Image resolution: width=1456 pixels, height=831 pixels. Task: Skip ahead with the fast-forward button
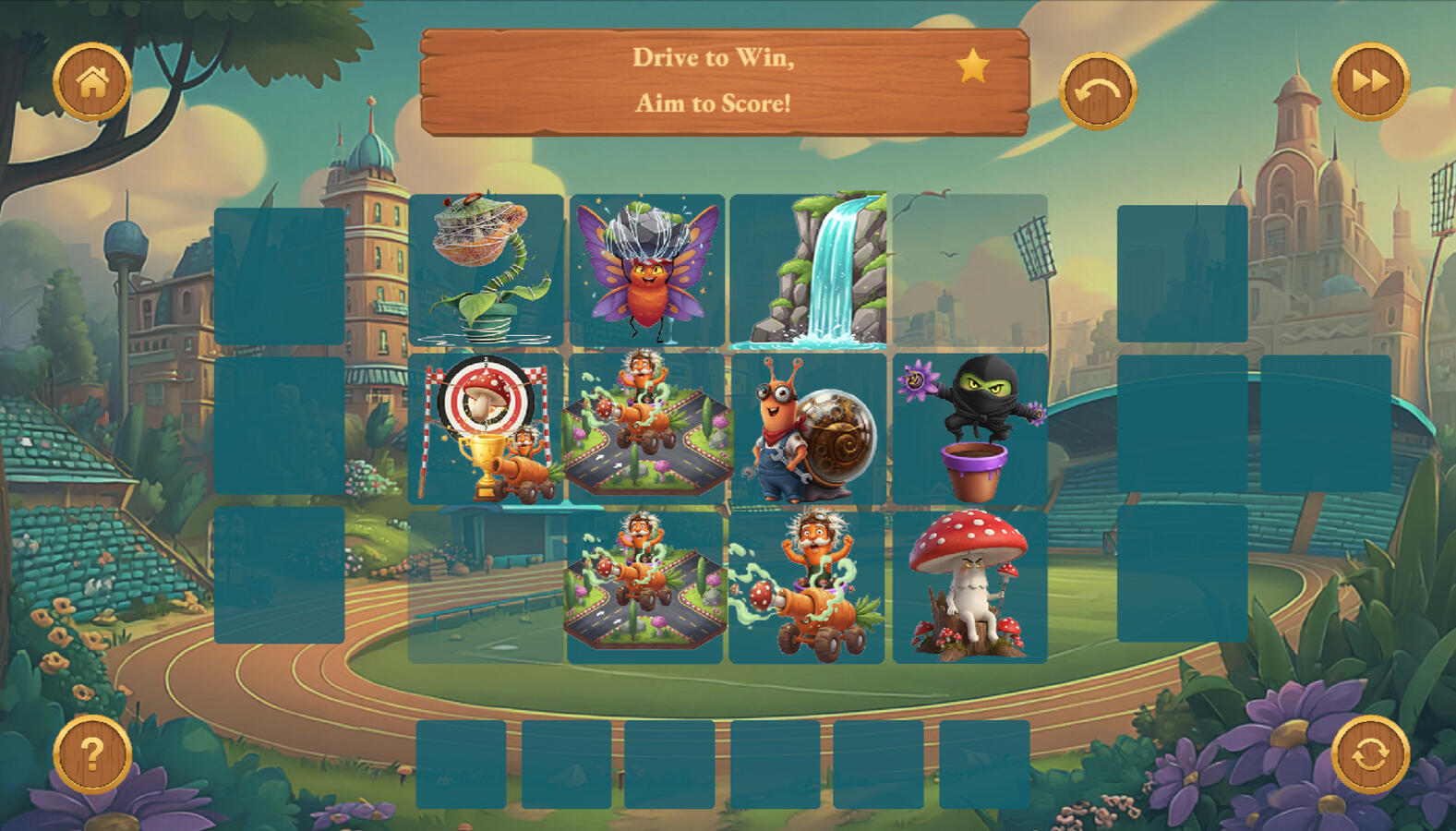pyautogui.click(x=1370, y=82)
